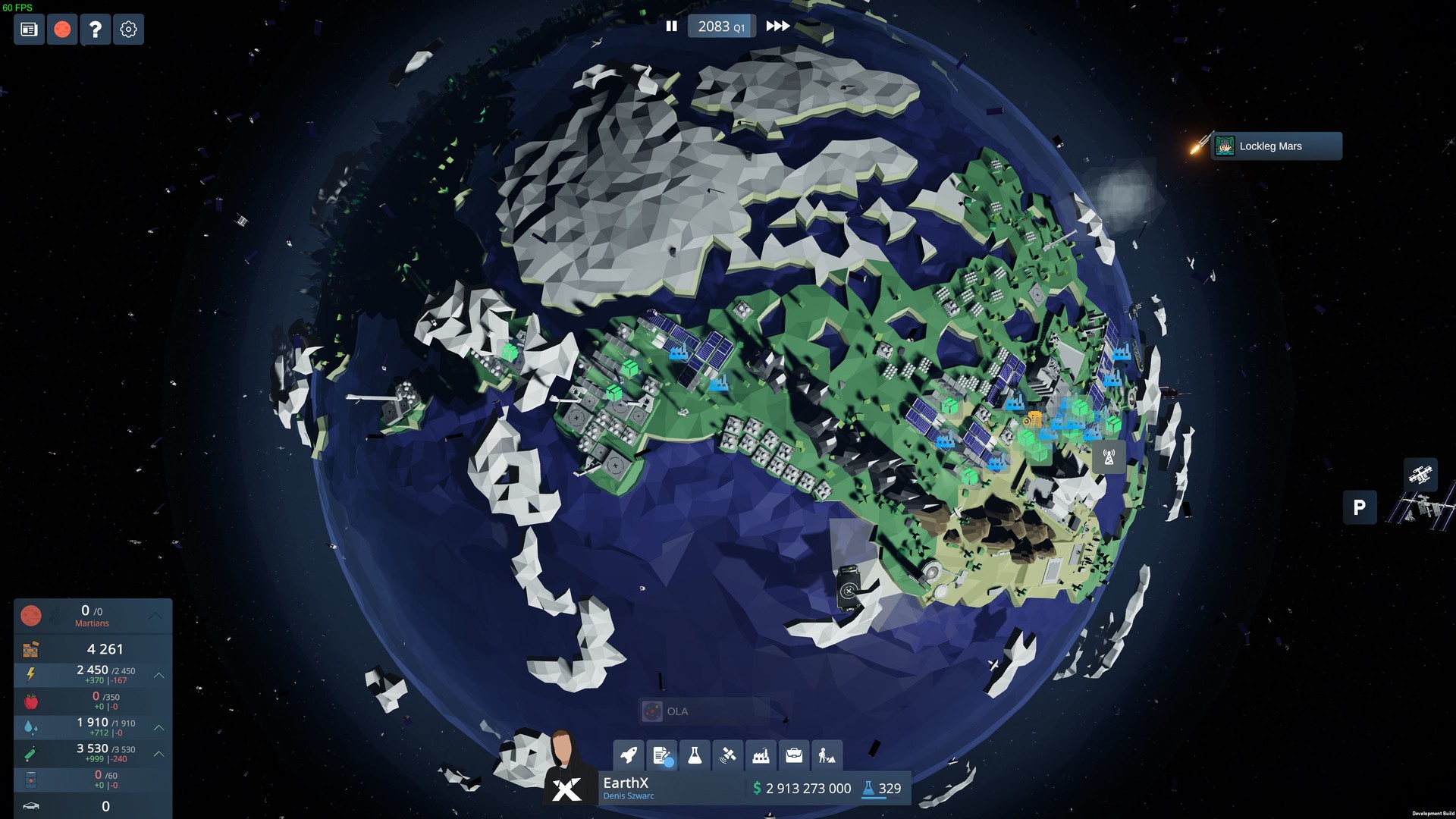The width and height of the screenshot is (1456, 819).
Task: Enable fast-forward game speed
Action: [x=777, y=26]
